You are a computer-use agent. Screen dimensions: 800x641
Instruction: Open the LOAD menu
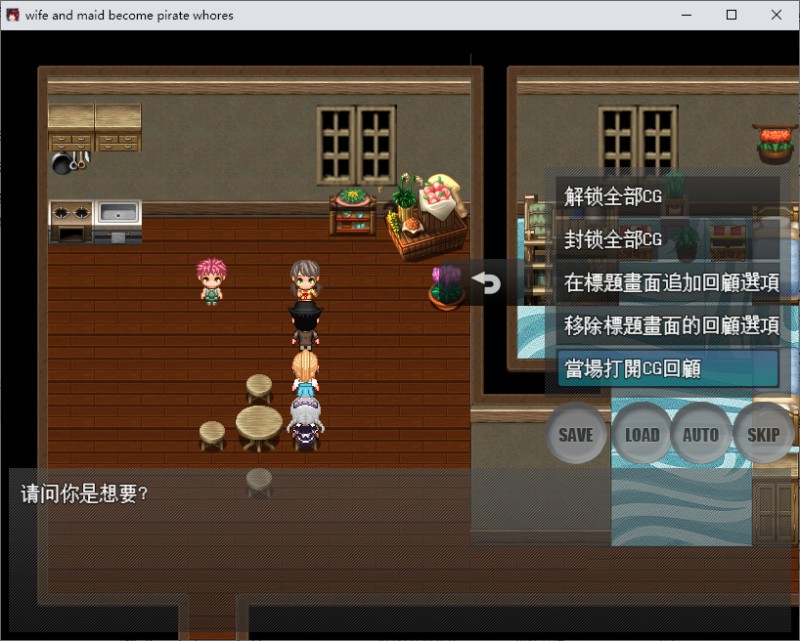tap(641, 434)
